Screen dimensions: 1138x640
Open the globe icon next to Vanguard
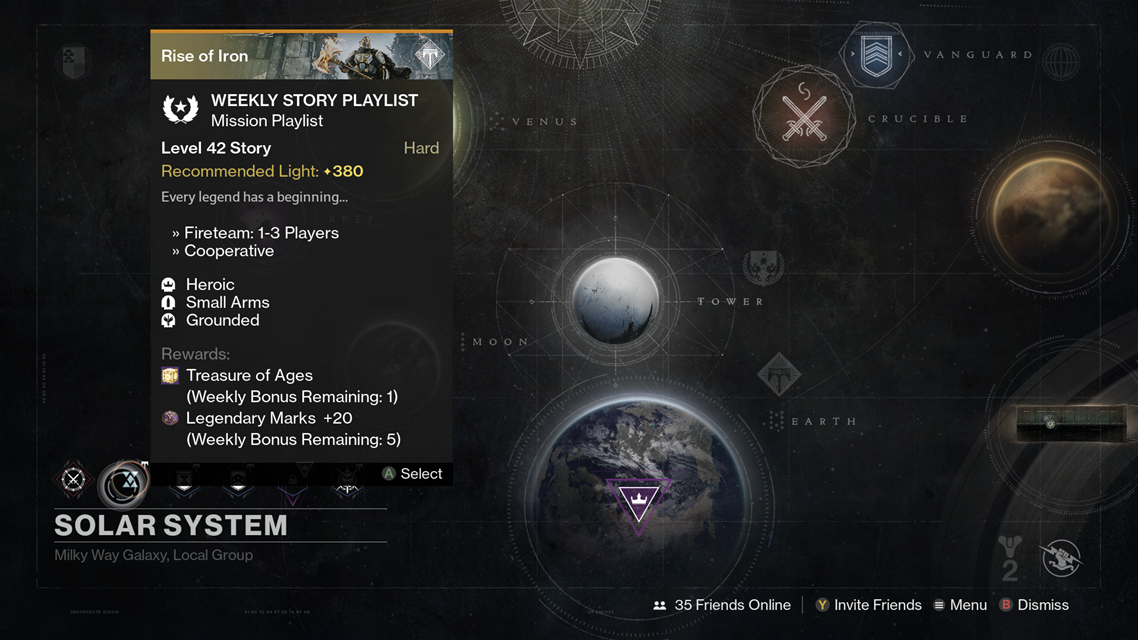pos(1062,62)
